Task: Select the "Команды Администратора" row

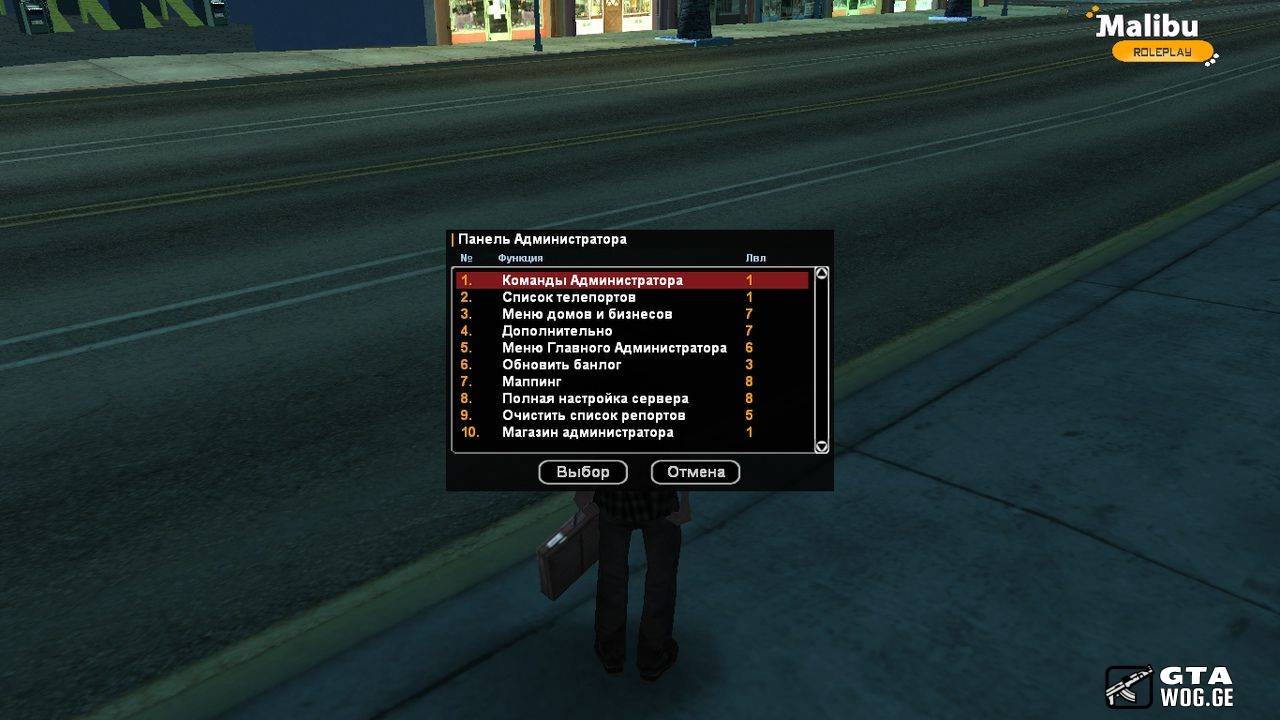Action: [592, 281]
